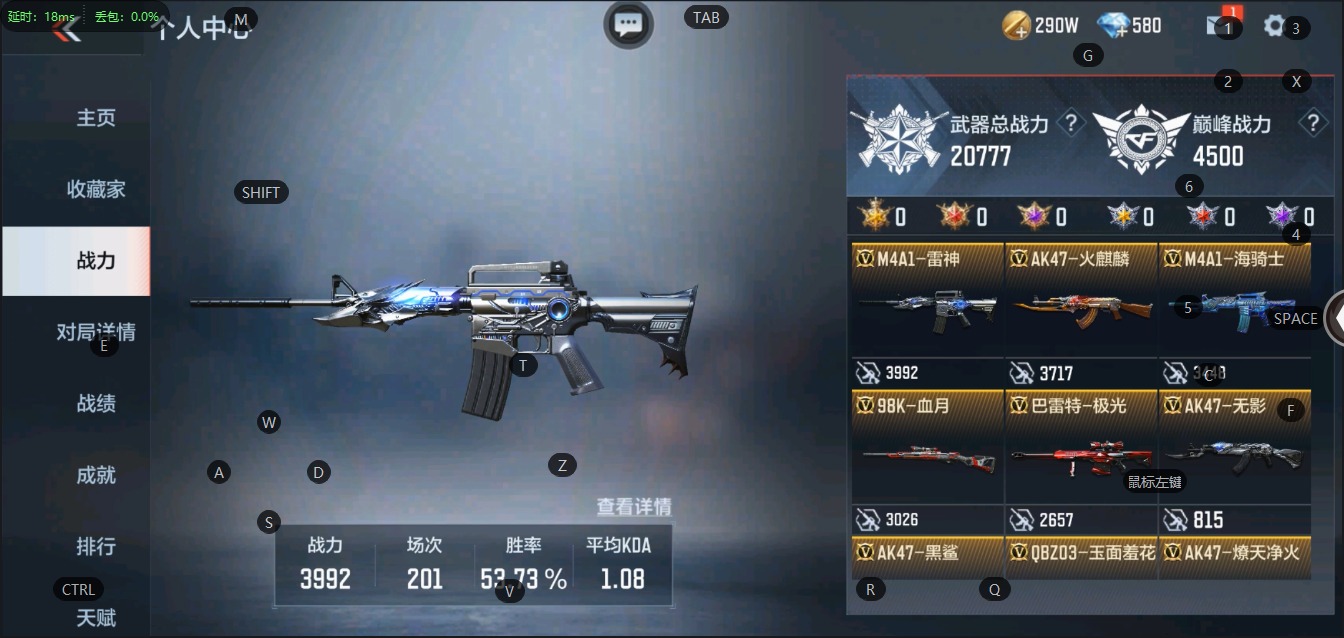The image size is (1344, 638).
Task: Add diamonds via the diamond icon
Action: pos(1113,26)
